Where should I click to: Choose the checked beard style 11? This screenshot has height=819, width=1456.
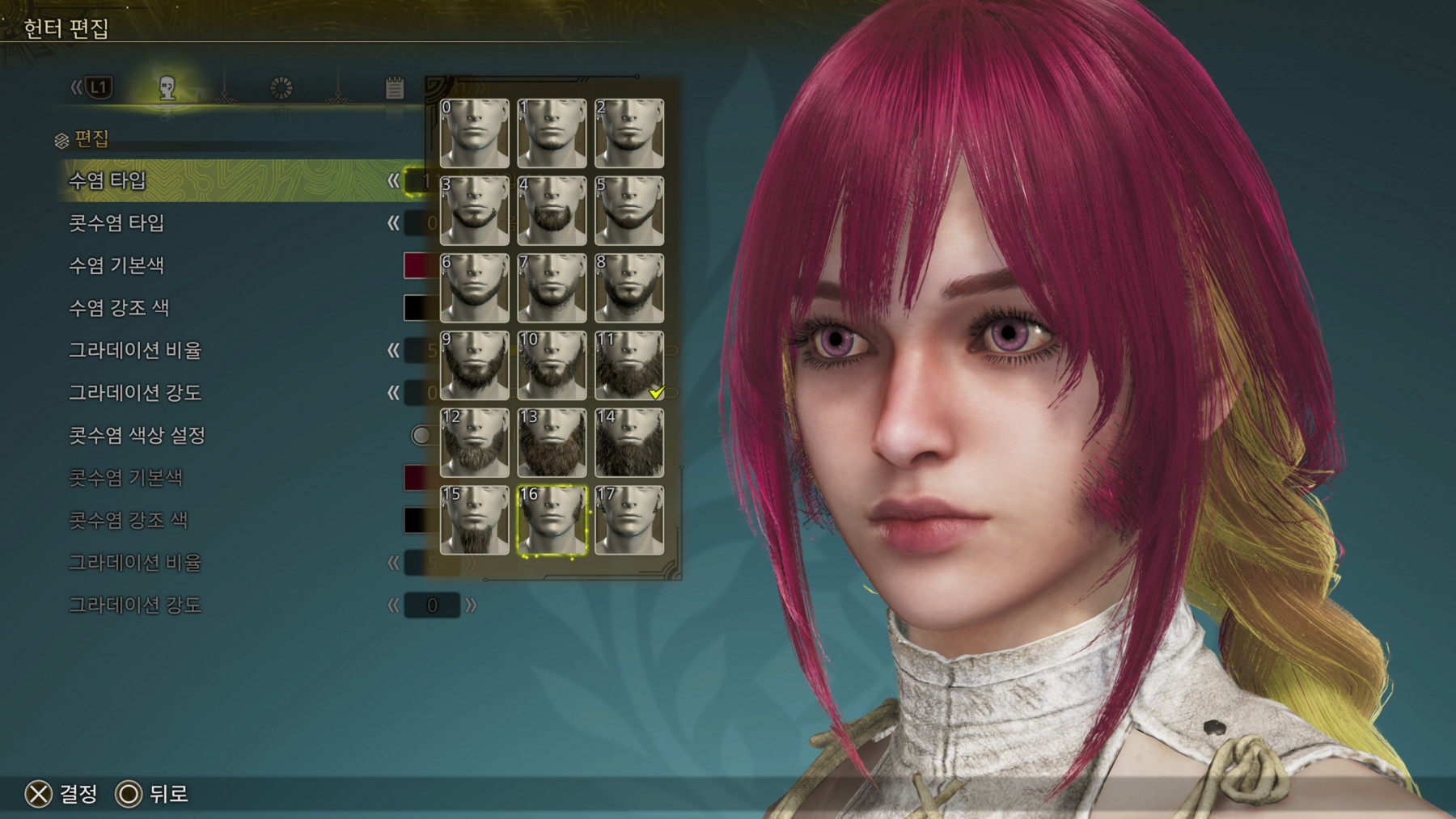click(629, 365)
